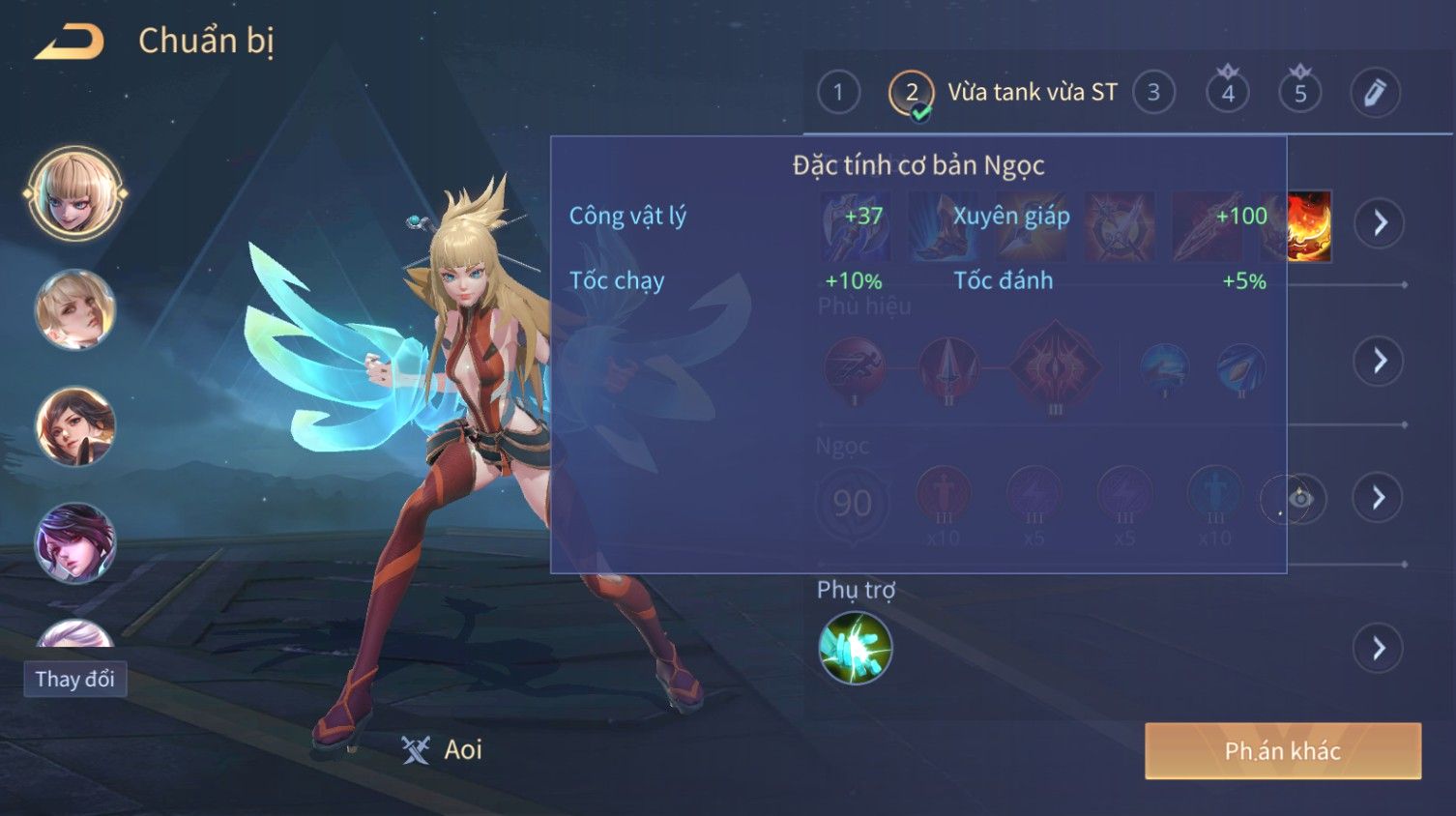
Task: Select loadout preset 2 'Vừa tank vừa ST'
Action: pyautogui.click(x=911, y=93)
